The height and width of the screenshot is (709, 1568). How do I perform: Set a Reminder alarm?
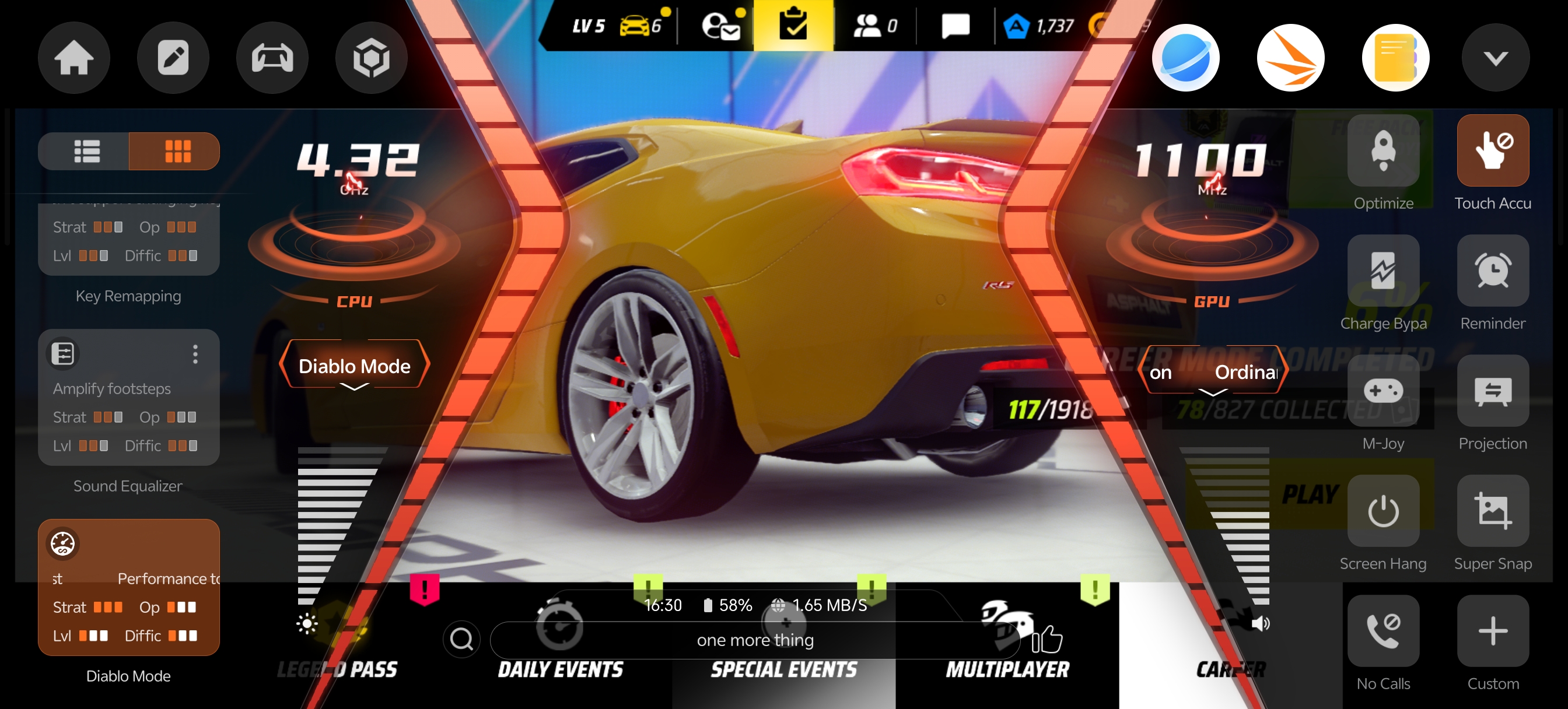(x=1493, y=271)
